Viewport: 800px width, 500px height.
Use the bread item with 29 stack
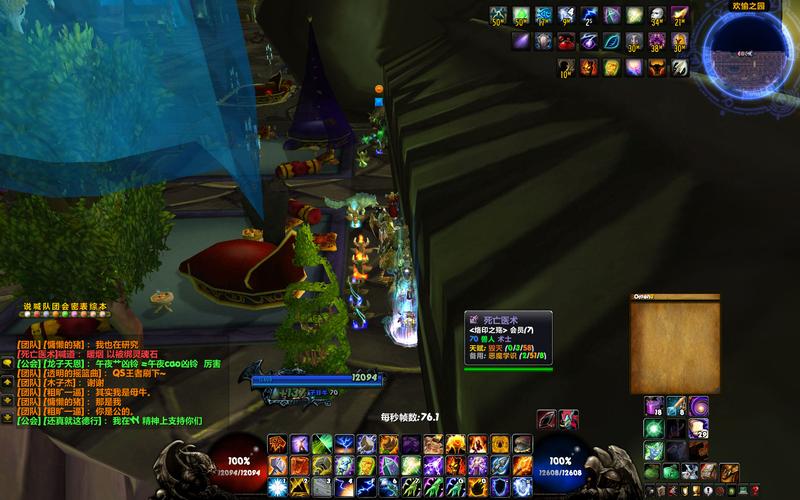(x=698, y=427)
